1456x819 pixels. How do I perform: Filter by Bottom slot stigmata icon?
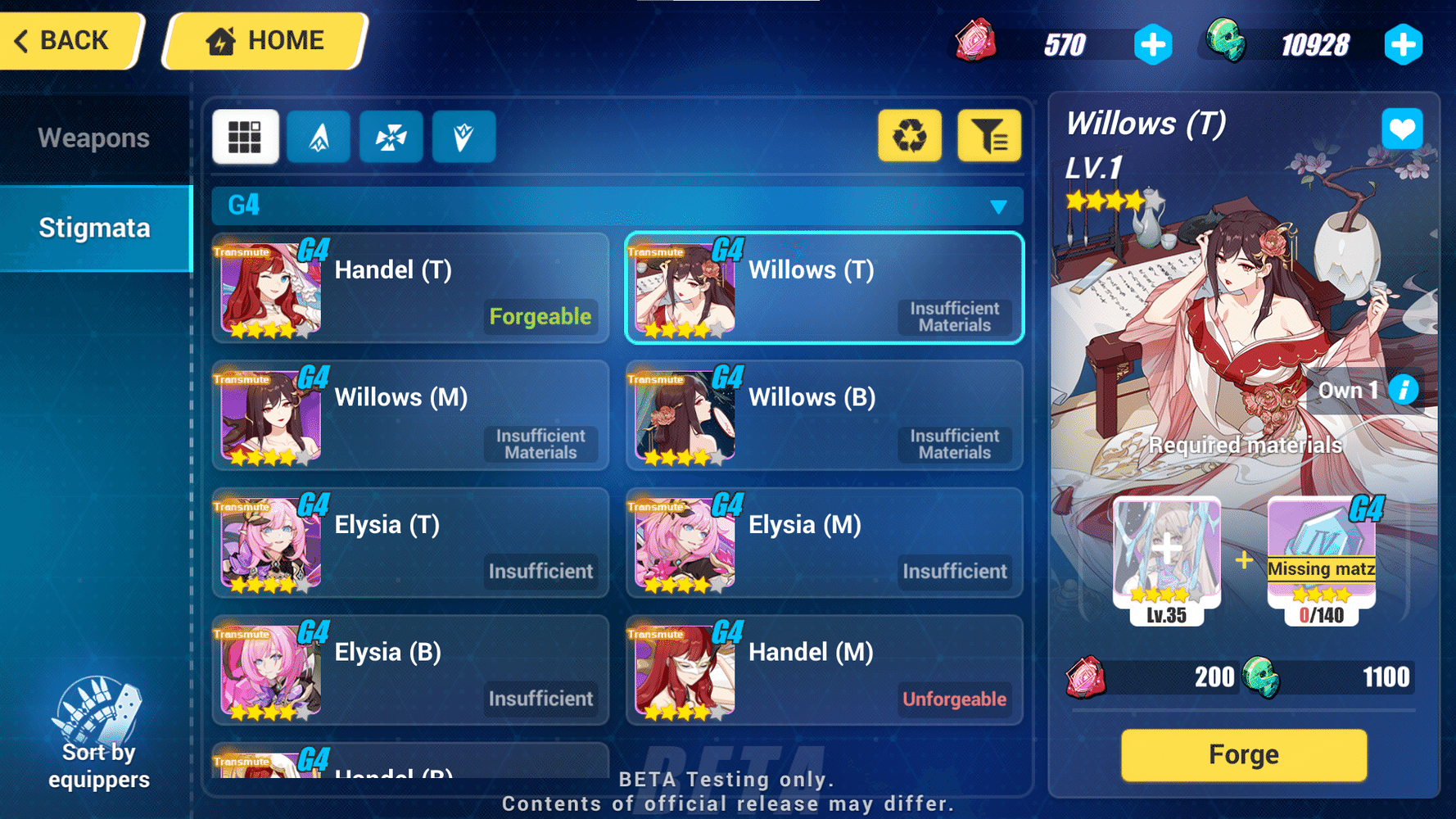[x=463, y=136]
